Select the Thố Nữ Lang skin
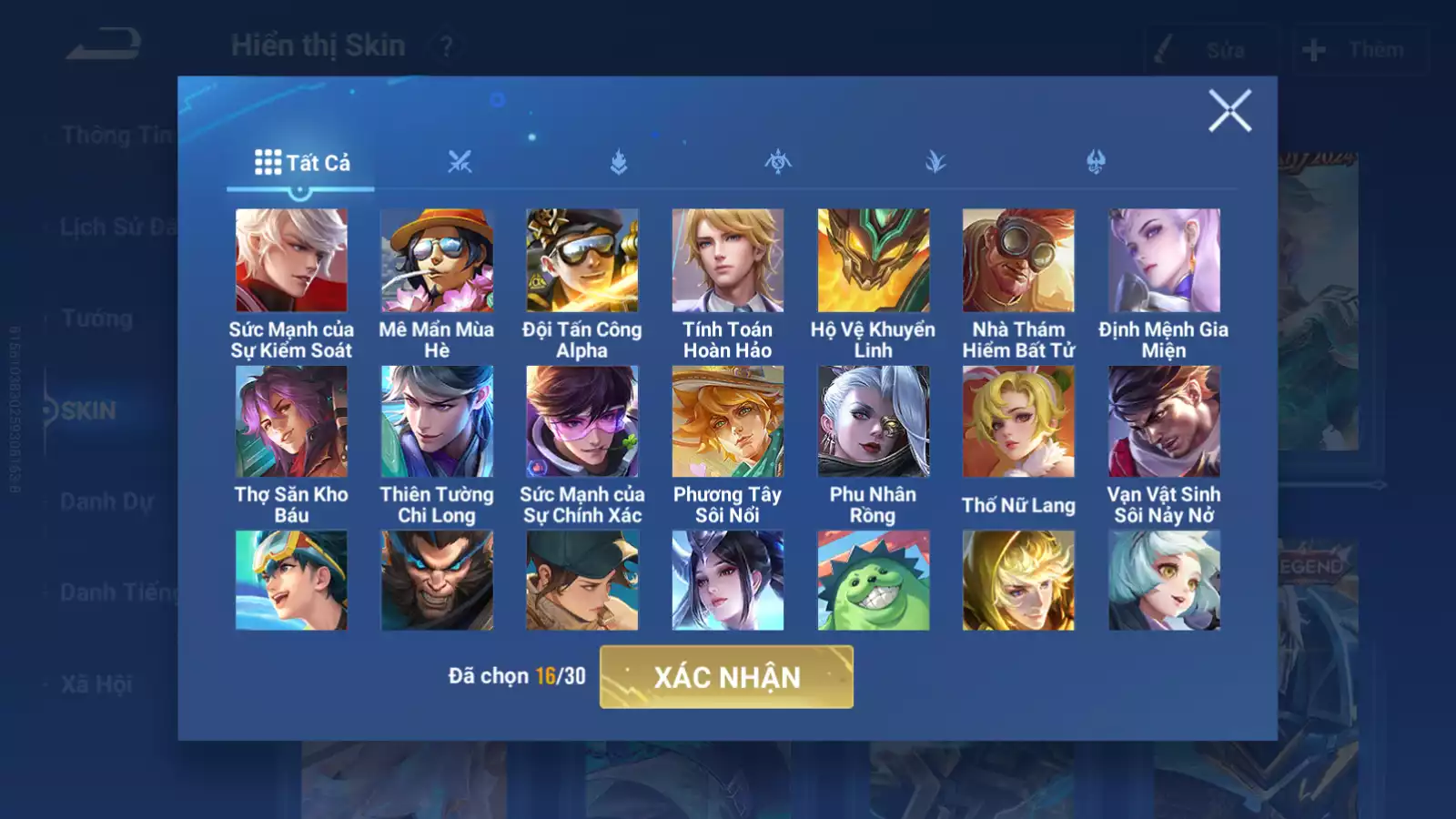Screen dimensions: 1456x819 1018,422
